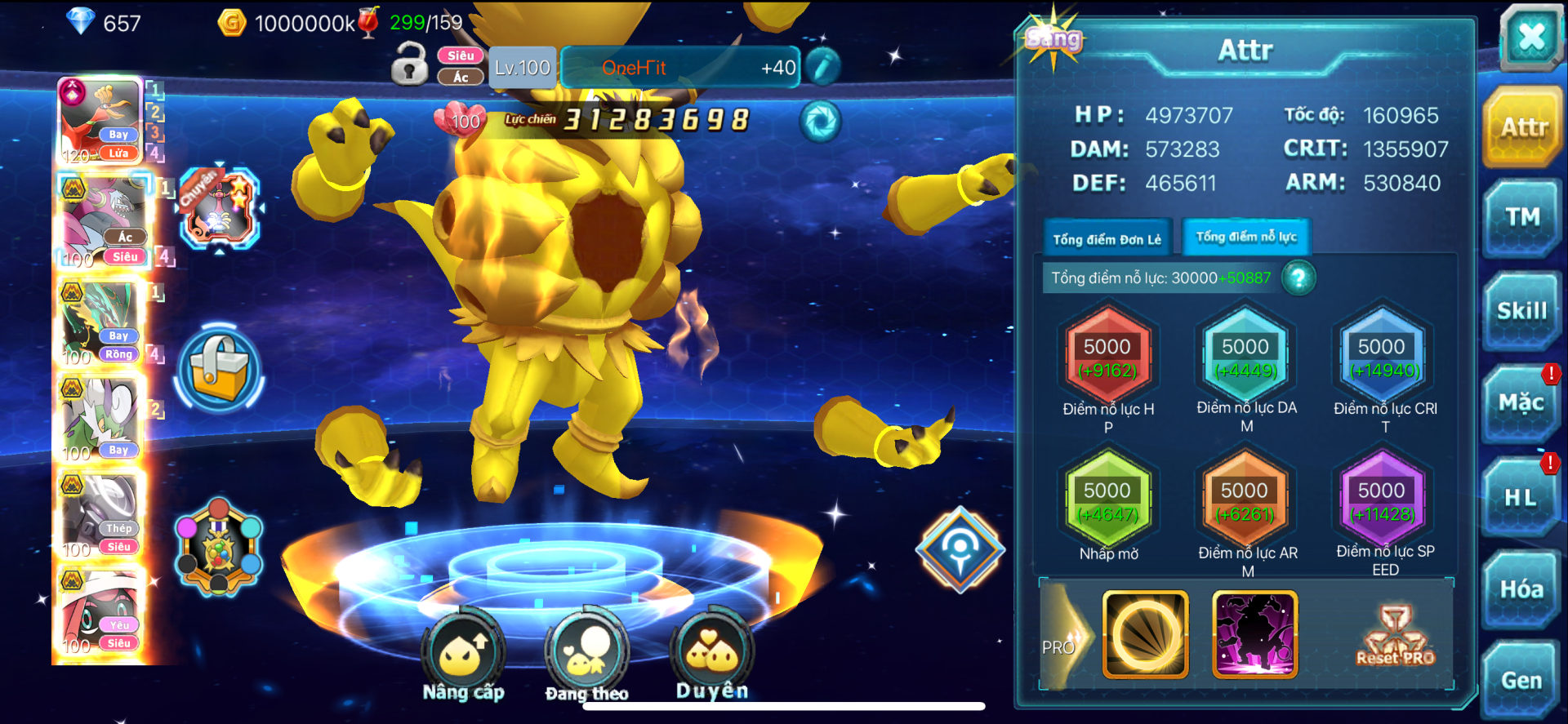Close the Attr panel with the X button

(x=1530, y=37)
